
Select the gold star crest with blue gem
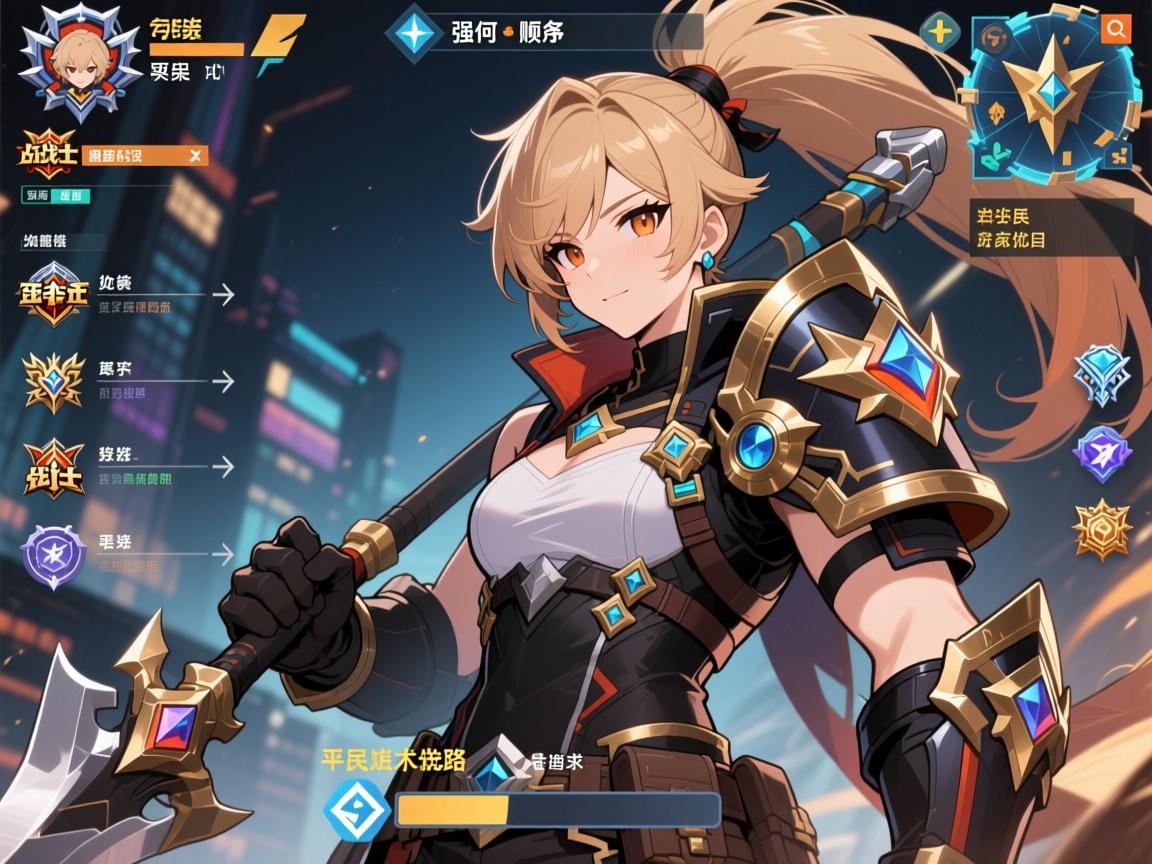coord(54,381)
